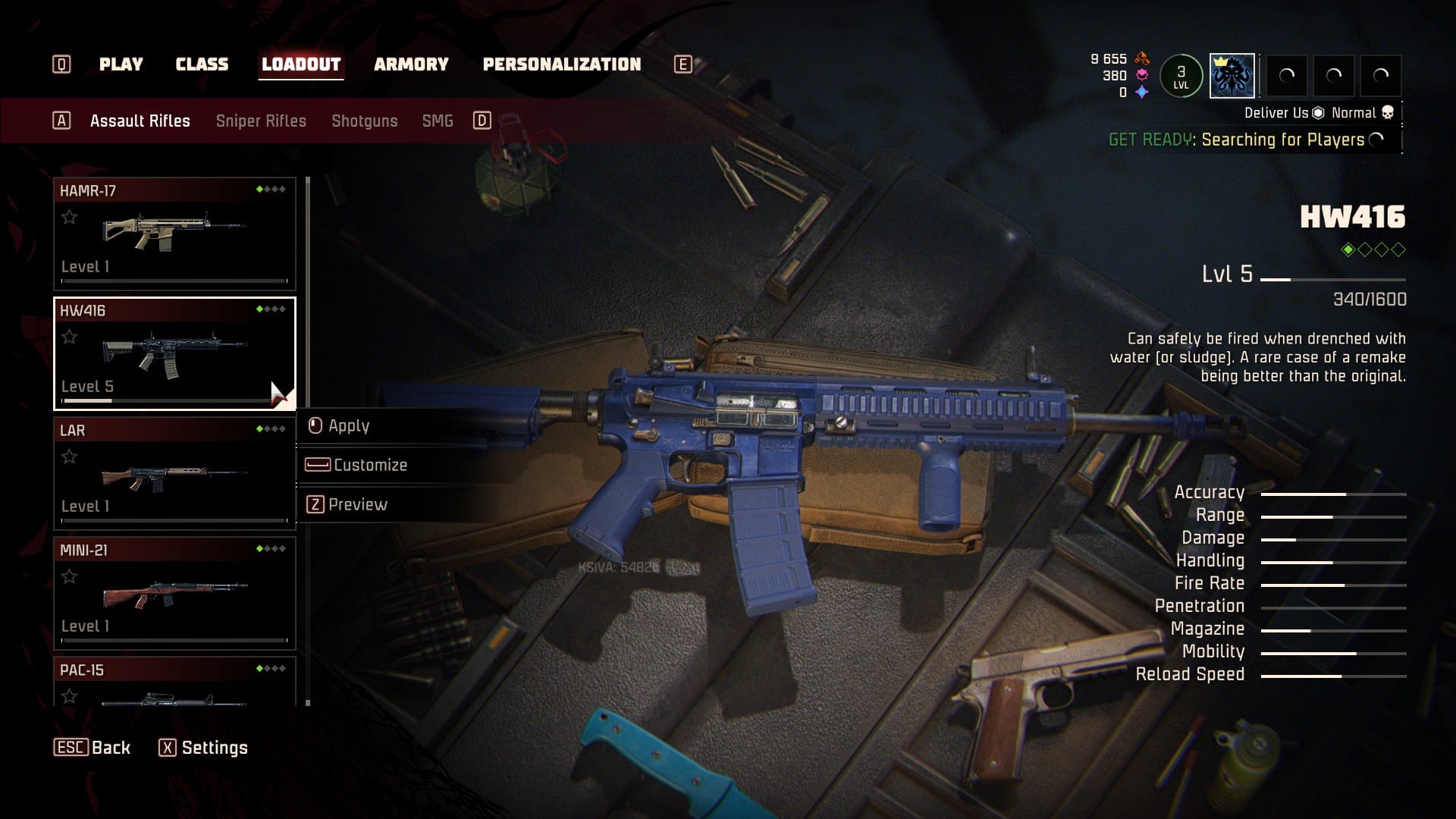This screenshot has height=819, width=1456.
Task: Open Settings from the bottom bar
Action: pyautogui.click(x=203, y=748)
